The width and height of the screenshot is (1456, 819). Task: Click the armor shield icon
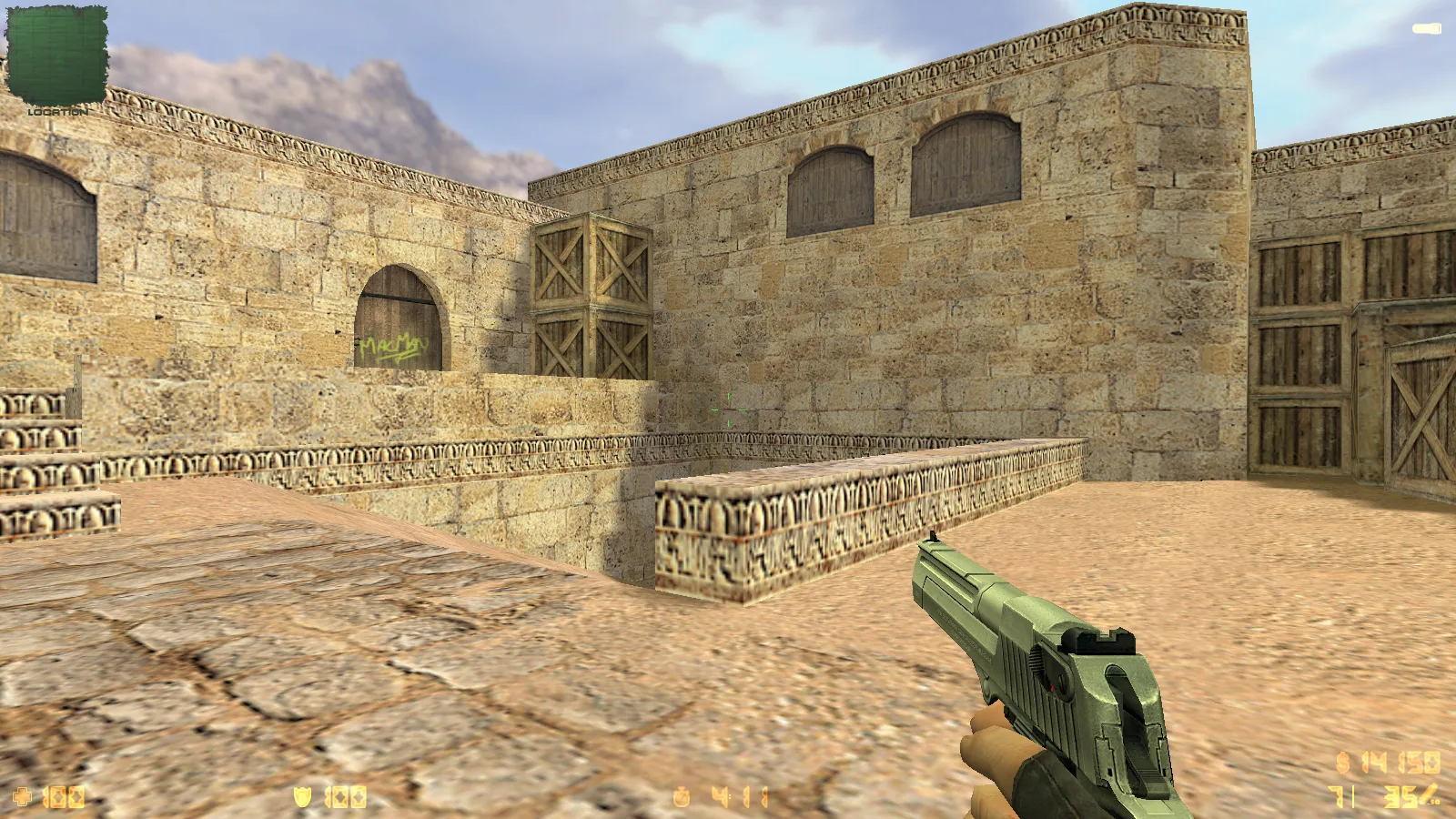pos(302,796)
